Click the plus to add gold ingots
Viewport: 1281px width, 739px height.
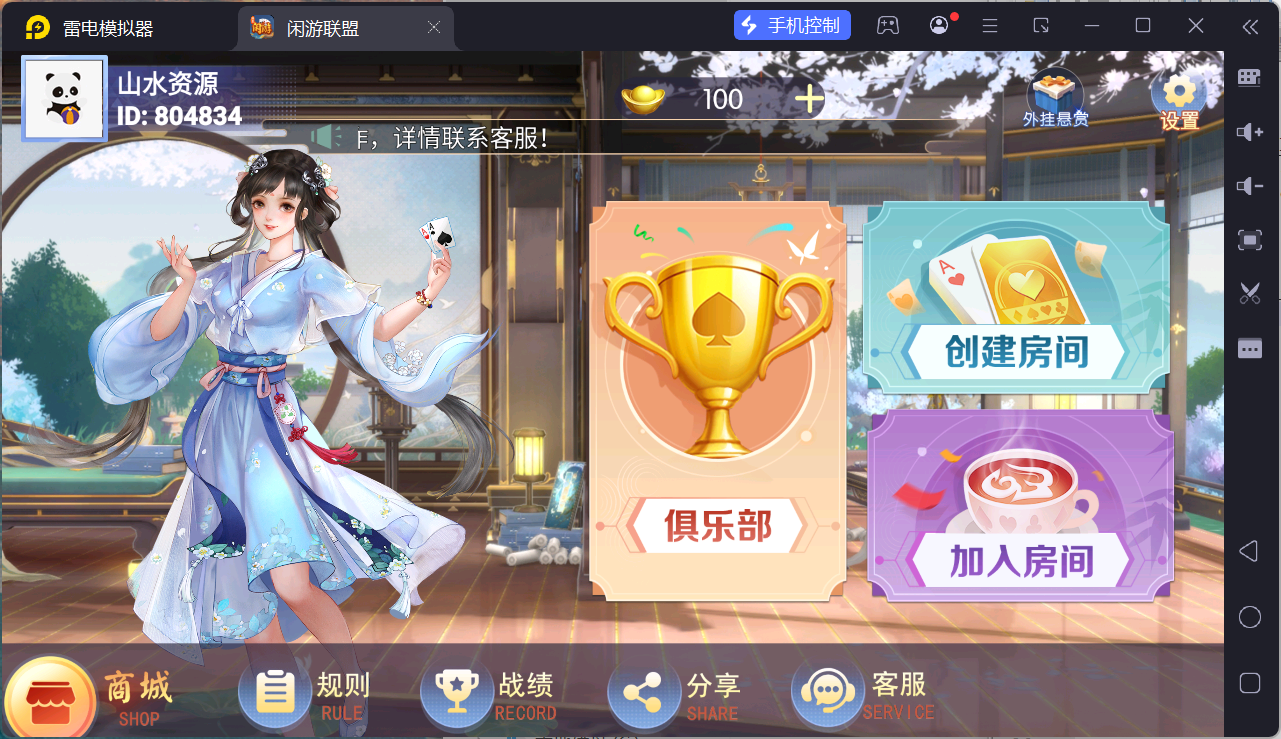pyautogui.click(x=810, y=99)
